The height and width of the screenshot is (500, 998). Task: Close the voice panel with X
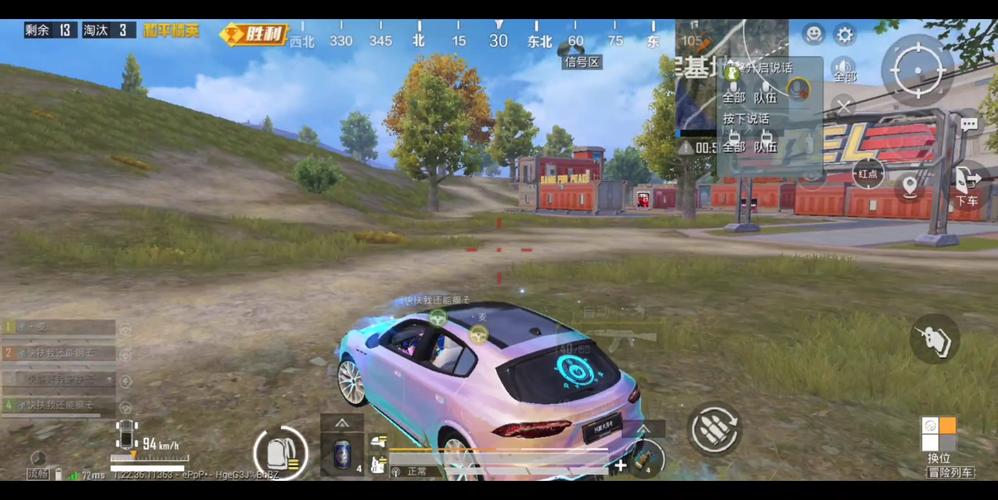[843, 105]
